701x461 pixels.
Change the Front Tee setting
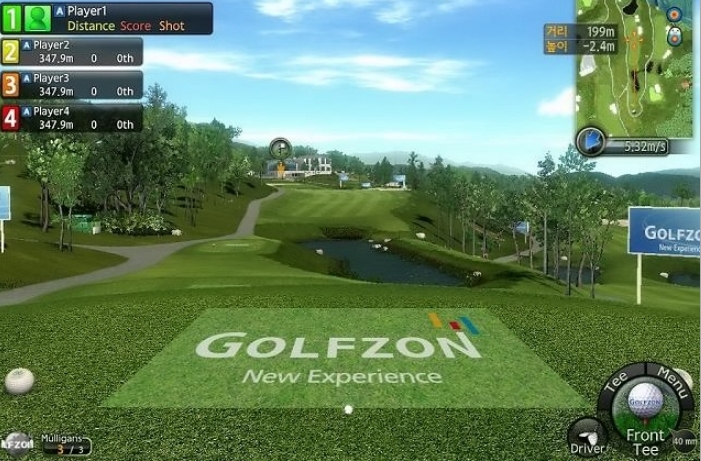pos(645,440)
